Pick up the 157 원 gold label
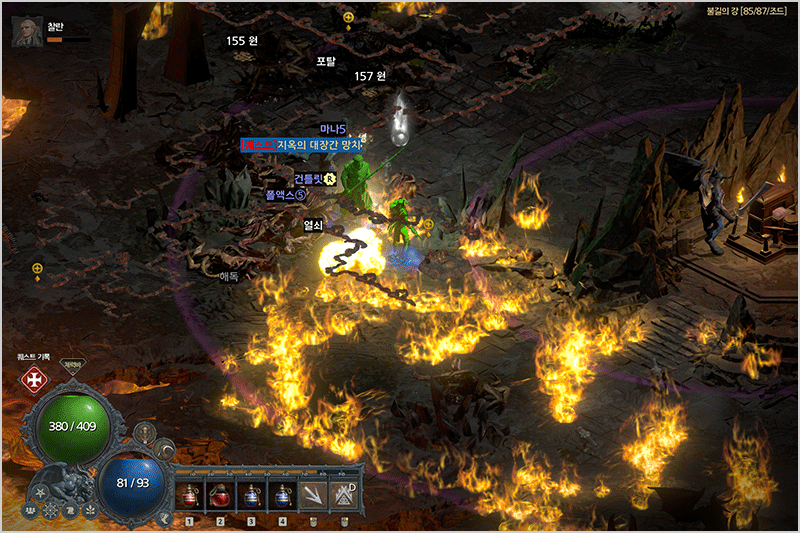This screenshot has width=800, height=533. coord(370,76)
